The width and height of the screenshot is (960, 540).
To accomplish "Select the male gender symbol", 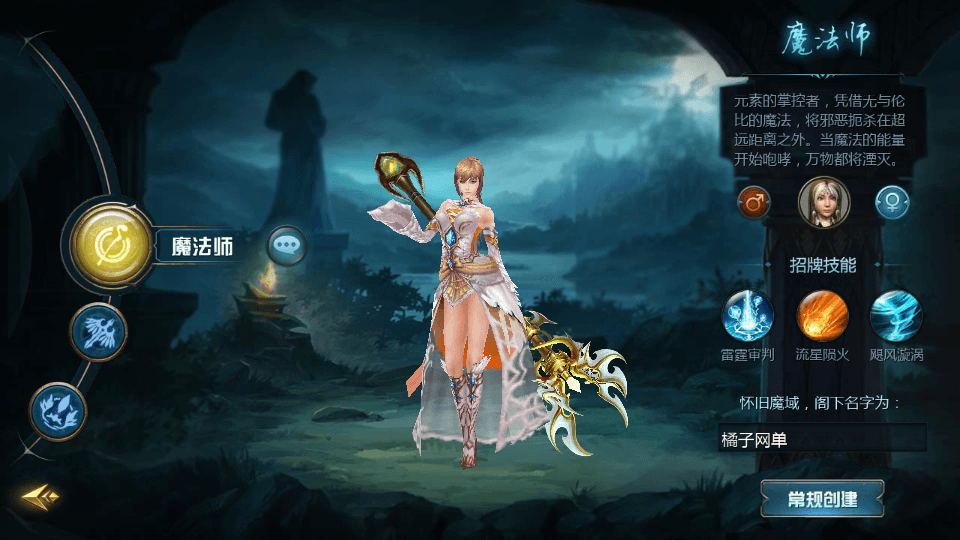I will click(x=753, y=203).
